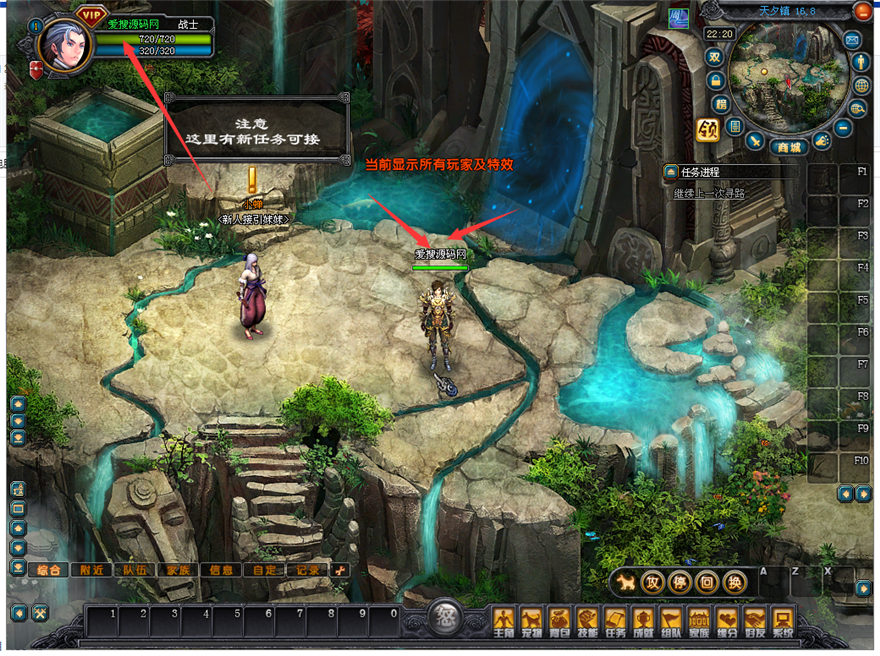
Task: Toggle the padlock icon beside minimap
Action: (714, 80)
